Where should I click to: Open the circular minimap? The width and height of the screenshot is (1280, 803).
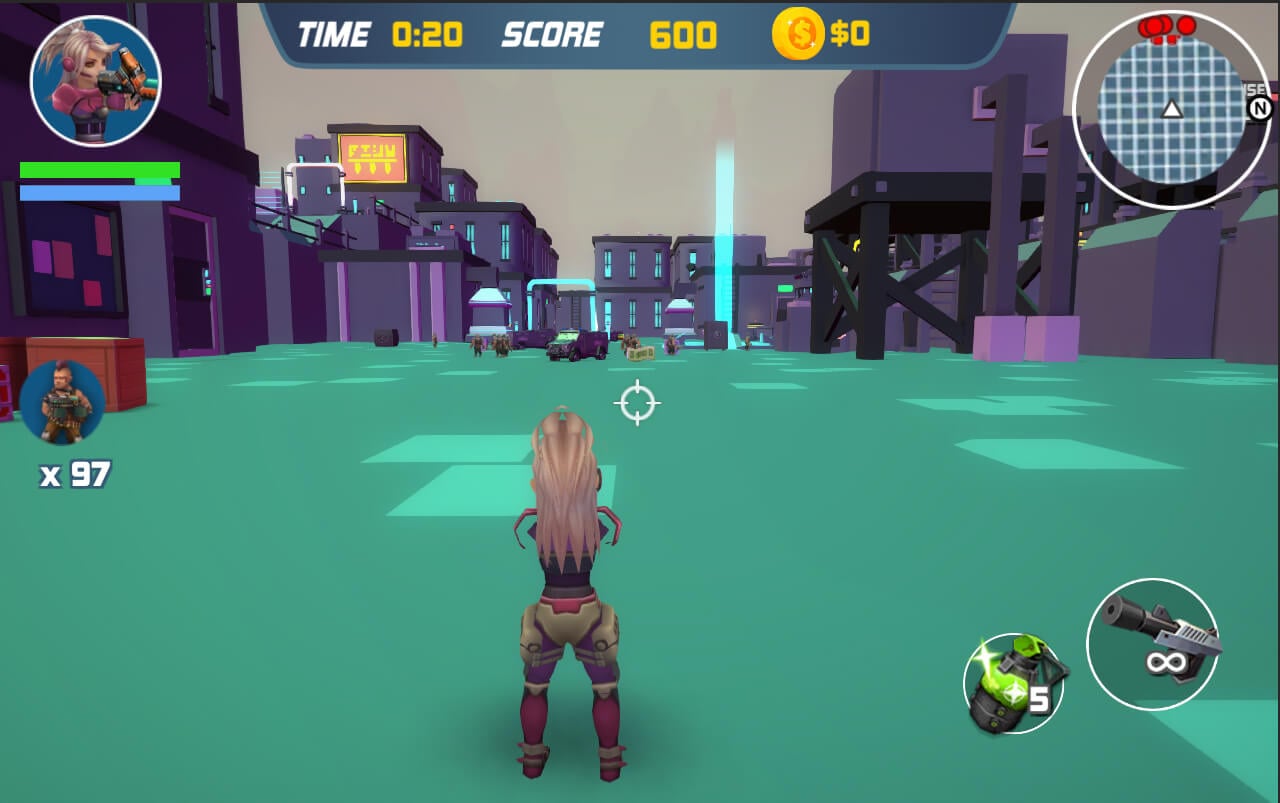(x=1170, y=108)
